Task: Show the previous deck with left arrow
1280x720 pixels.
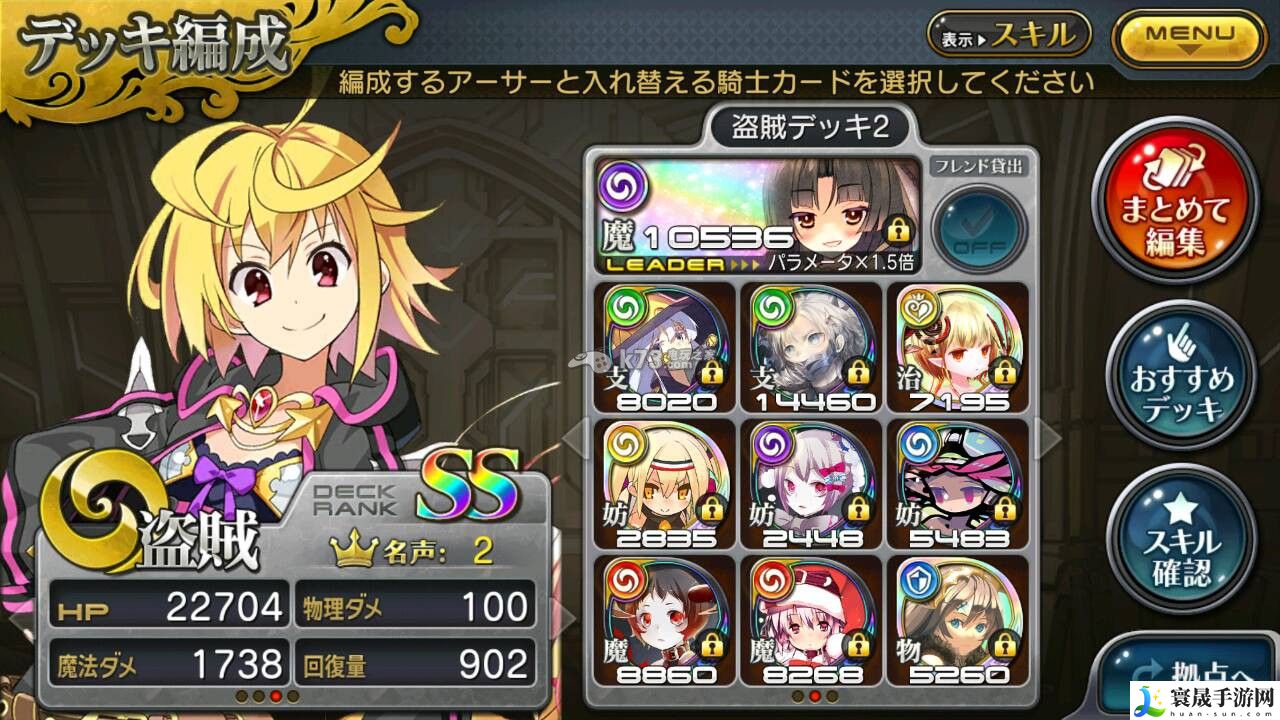Action: [x=574, y=437]
